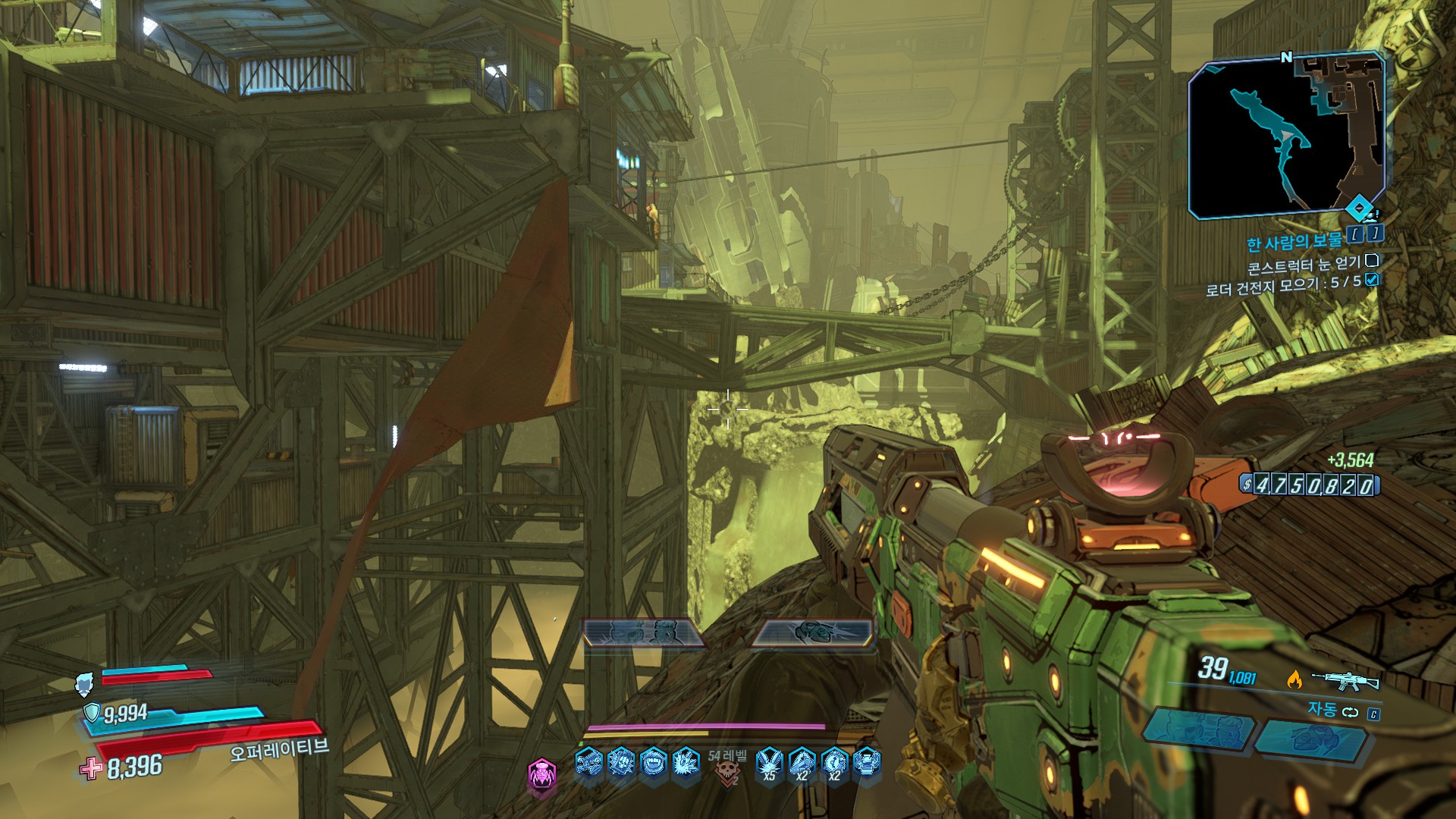Click the 로더 건전지 모으기 objective checkbox

pyautogui.click(x=1371, y=280)
